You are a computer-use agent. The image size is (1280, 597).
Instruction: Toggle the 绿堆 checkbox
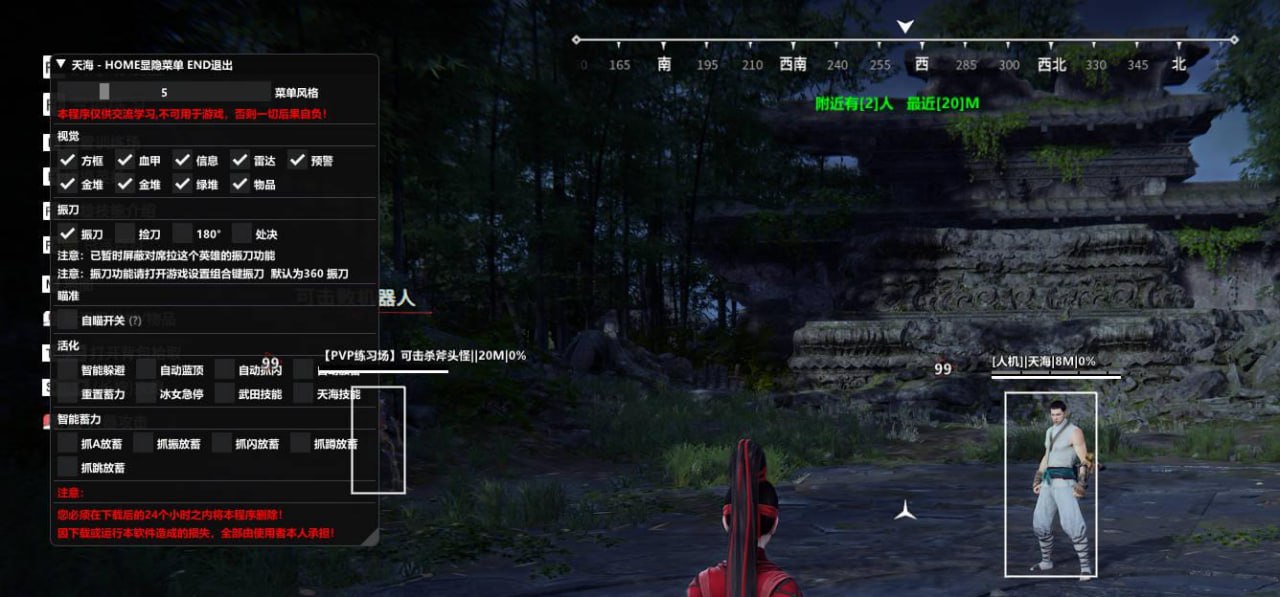[x=183, y=184]
